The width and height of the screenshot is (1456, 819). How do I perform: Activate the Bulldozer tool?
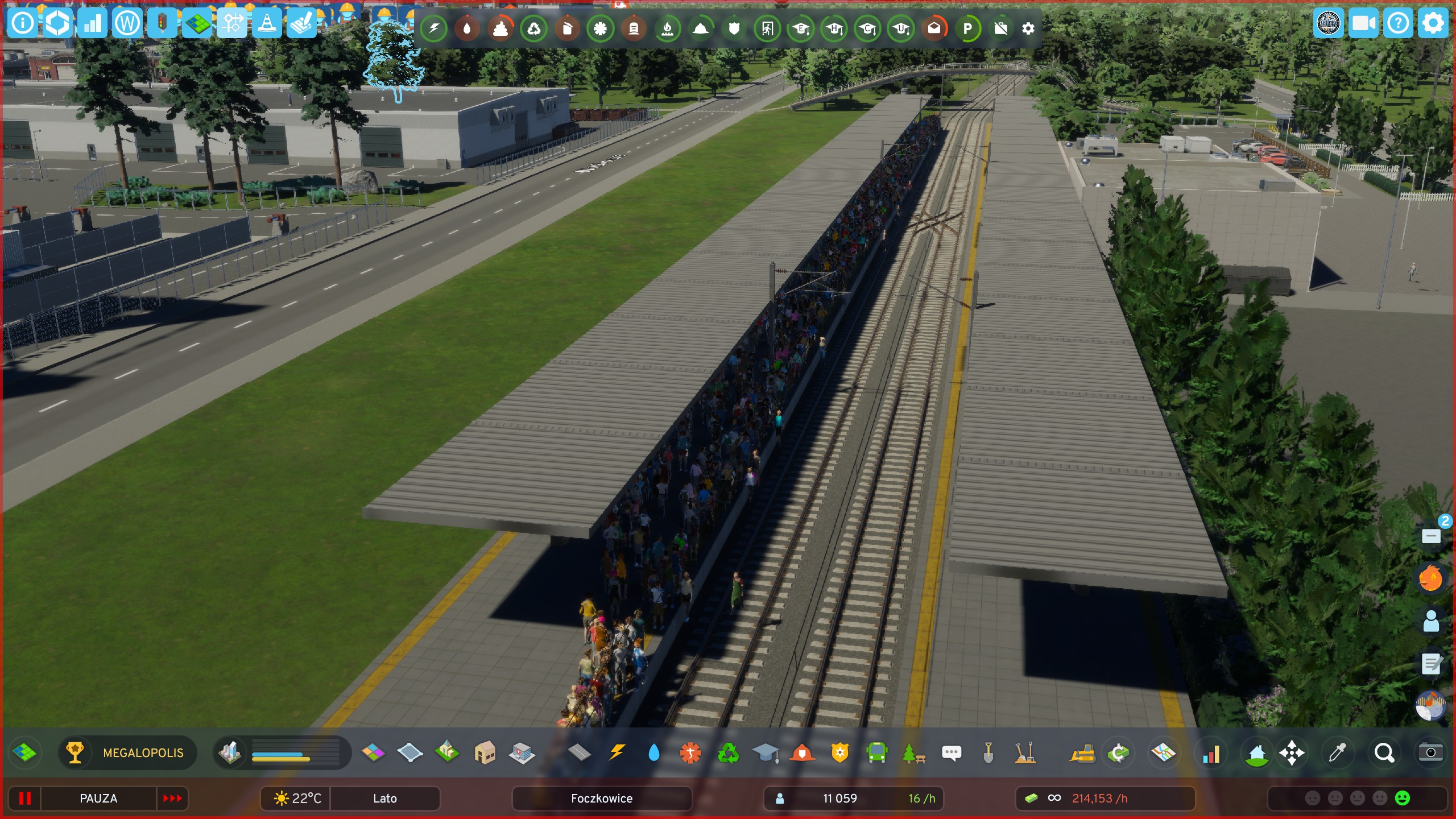(1083, 753)
